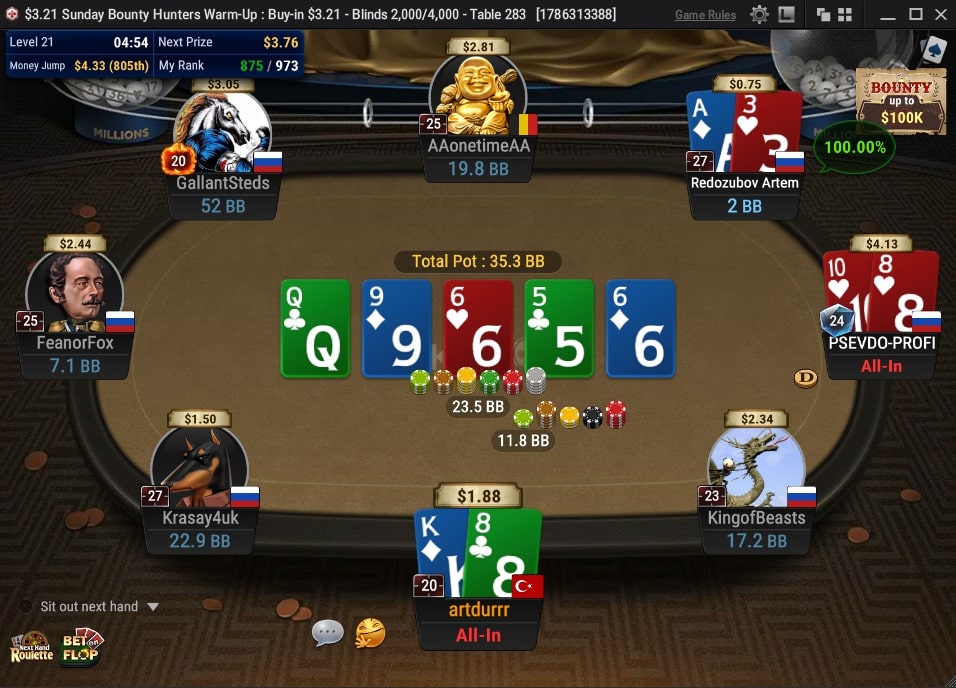Tile tables with the grid icon
This screenshot has height=688, width=956.
(x=845, y=15)
